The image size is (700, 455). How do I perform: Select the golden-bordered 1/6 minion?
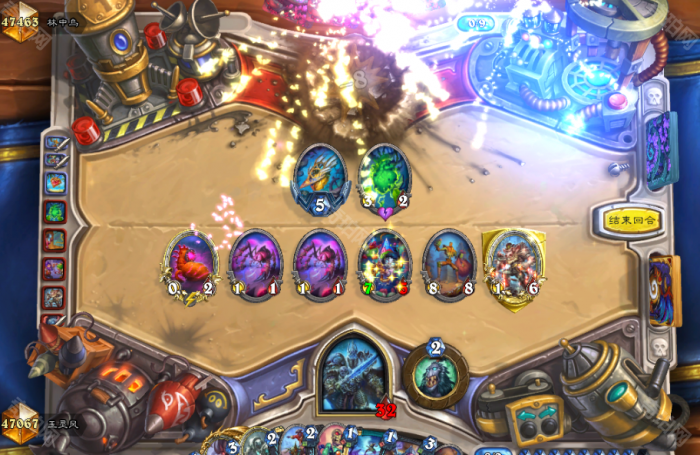(x=513, y=263)
